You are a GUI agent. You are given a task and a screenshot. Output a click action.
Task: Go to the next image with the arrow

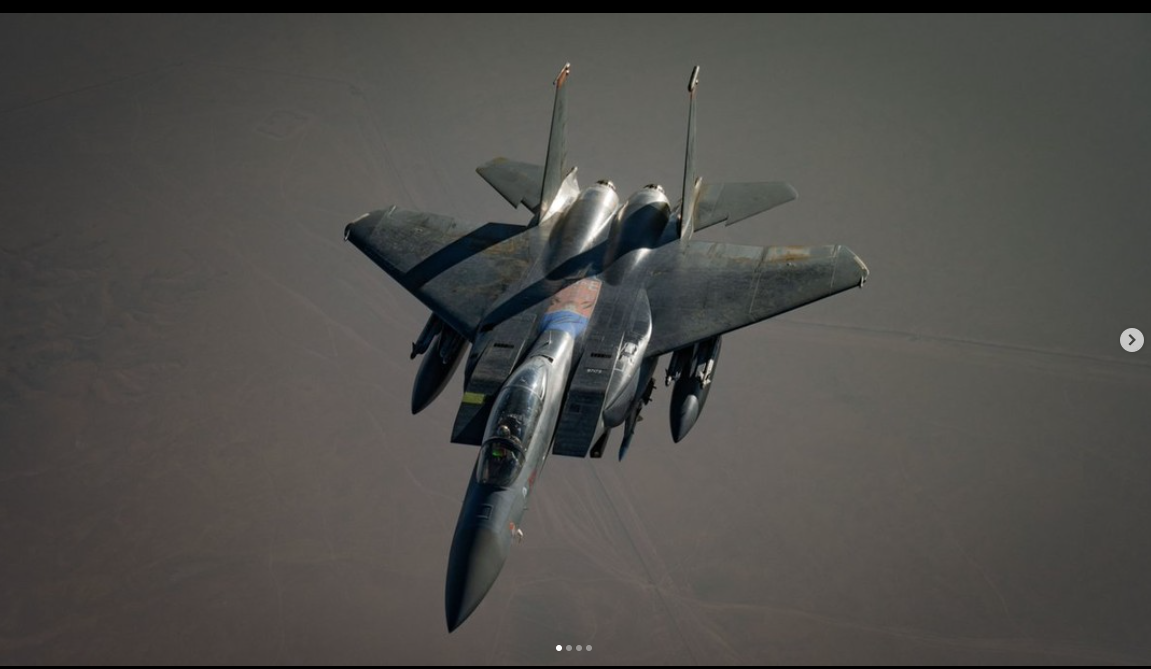click(1131, 340)
